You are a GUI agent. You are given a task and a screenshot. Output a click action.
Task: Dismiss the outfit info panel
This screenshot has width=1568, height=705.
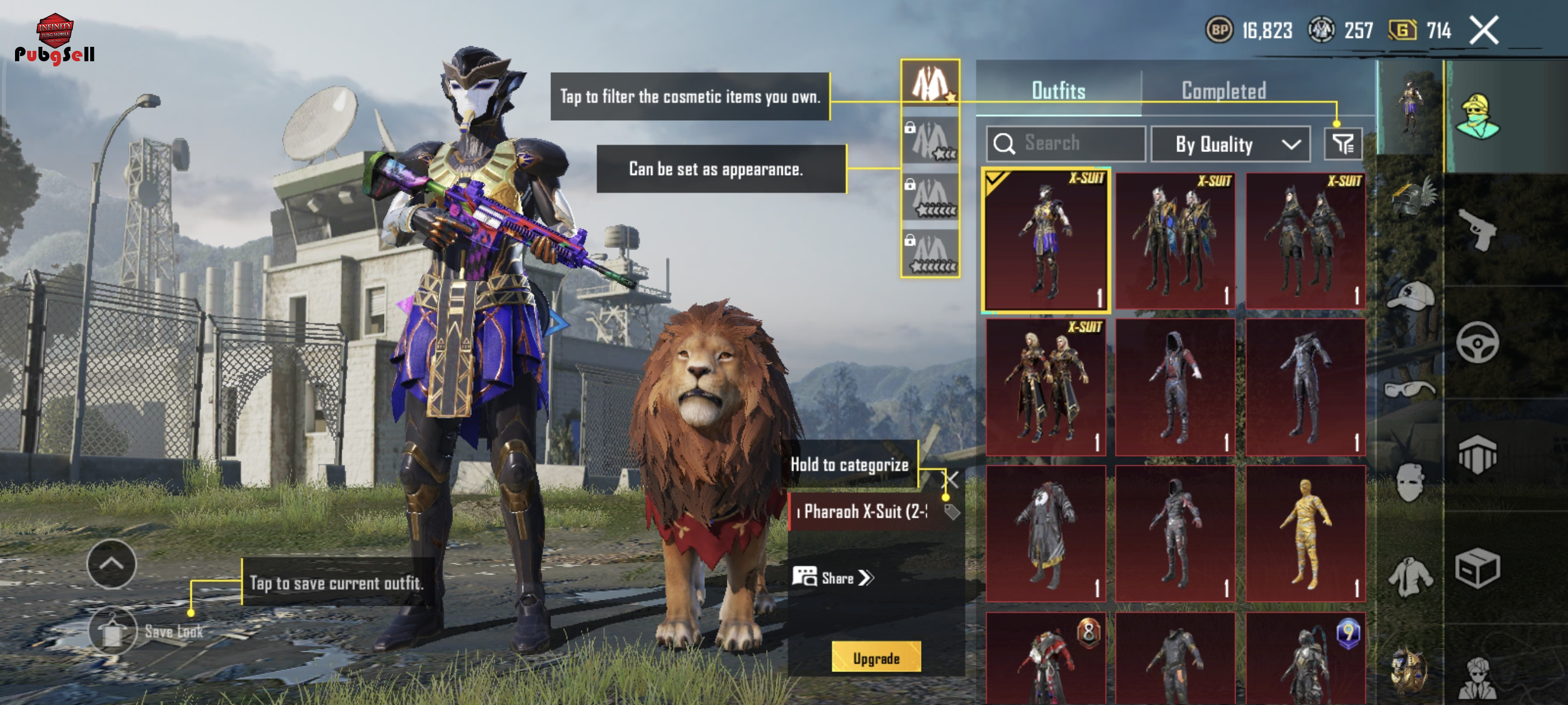click(953, 479)
